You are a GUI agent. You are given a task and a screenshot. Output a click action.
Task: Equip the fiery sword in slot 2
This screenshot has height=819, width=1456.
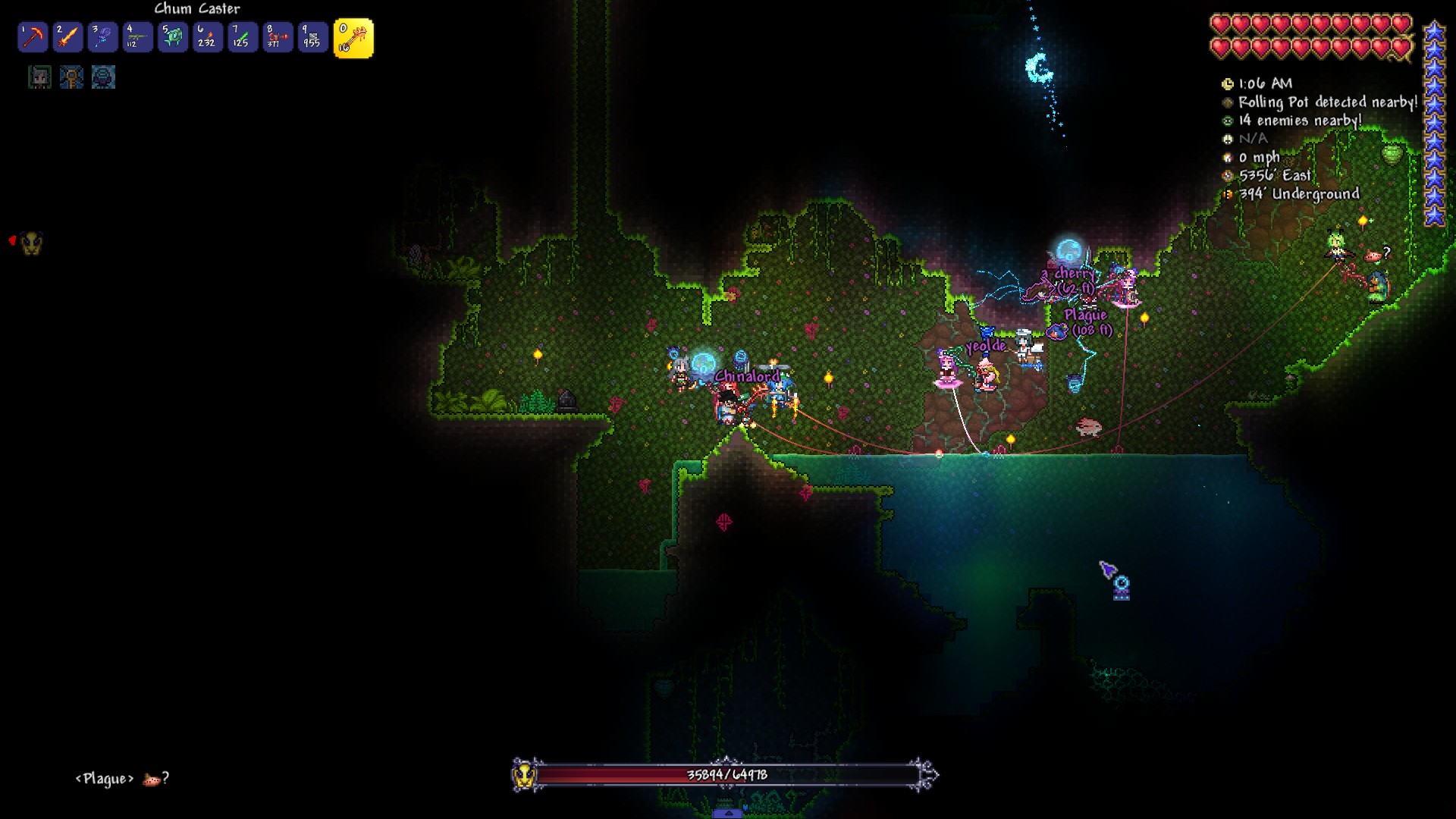pos(67,38)
